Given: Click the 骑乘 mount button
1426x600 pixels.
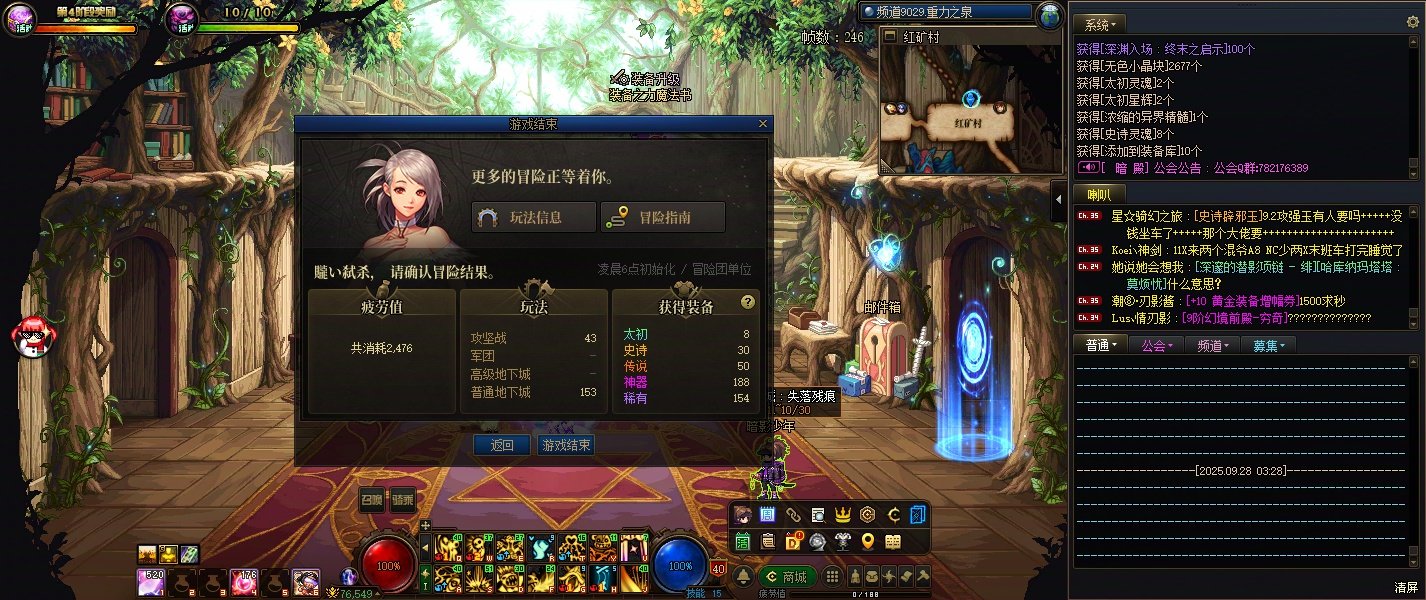Looking at the screenshot, I should (x=403, y=501).
